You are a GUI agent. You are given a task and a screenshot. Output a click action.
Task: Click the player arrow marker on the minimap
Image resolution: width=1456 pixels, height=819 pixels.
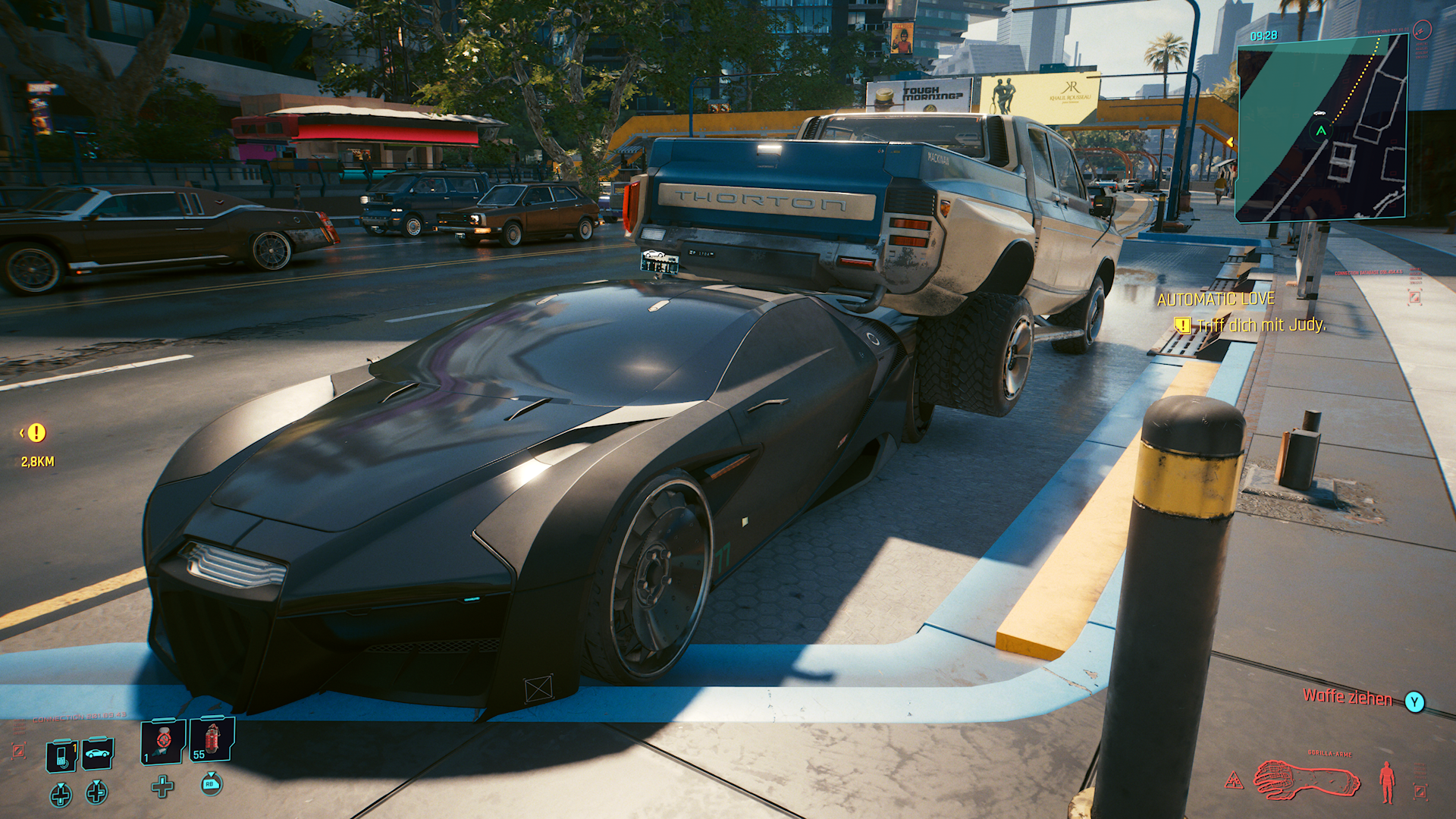tap(1320, 130)
